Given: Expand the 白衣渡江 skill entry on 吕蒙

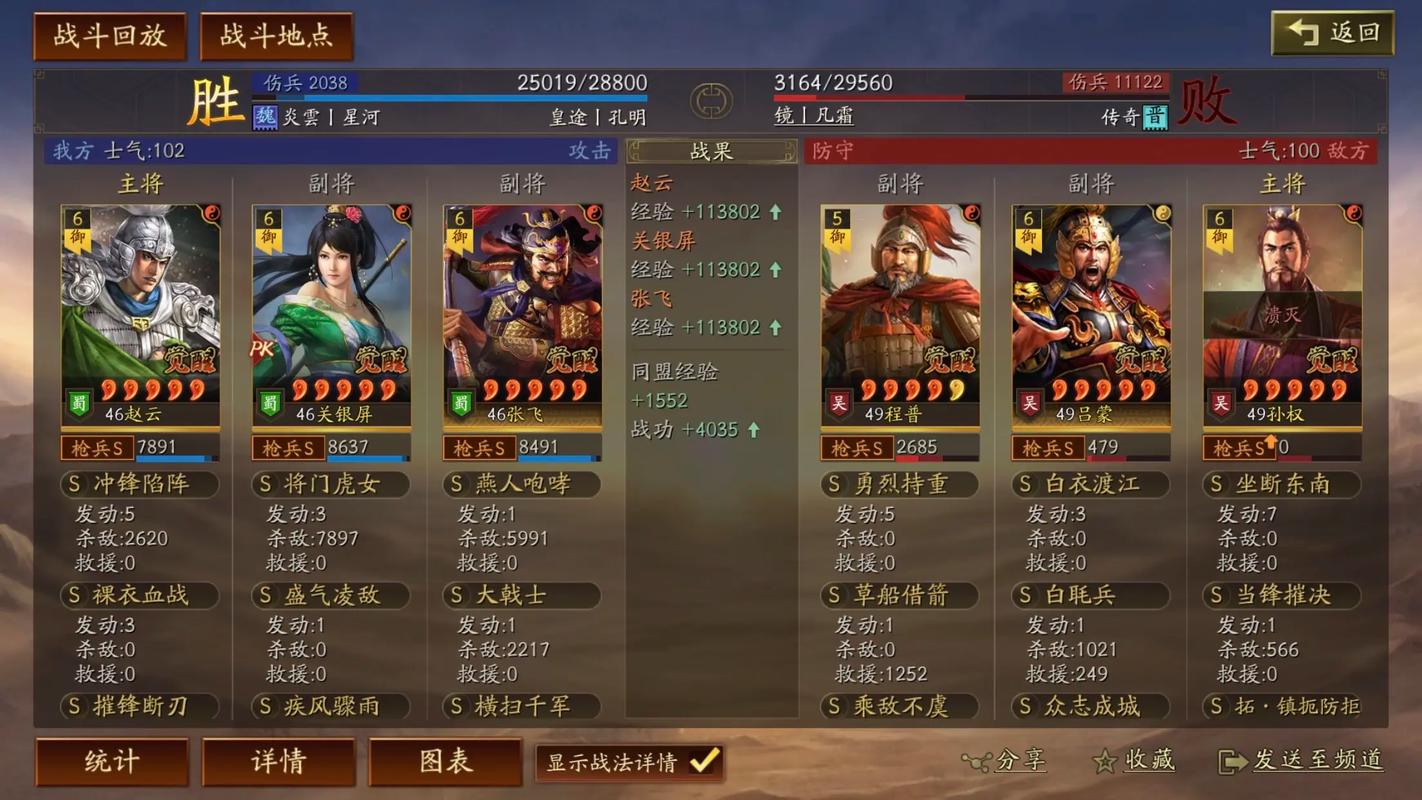Looking at the screenshot, I should (x=1090, y=484).
